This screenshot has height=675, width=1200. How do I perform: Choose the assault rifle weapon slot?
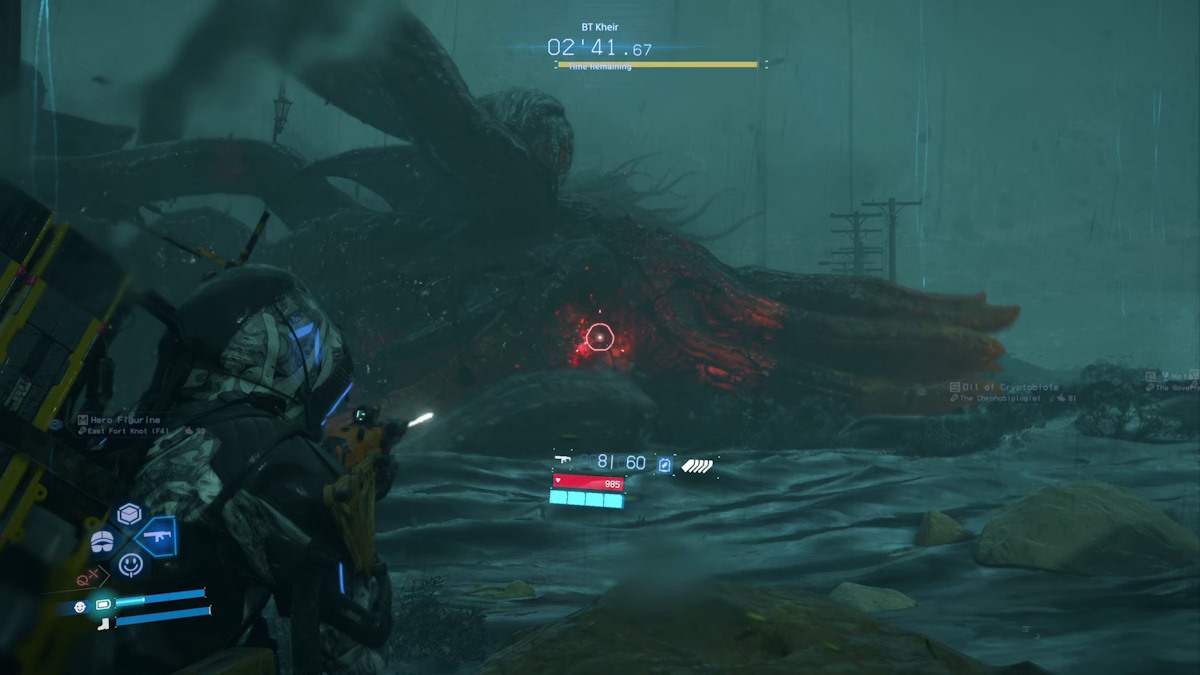(x=157, y=538)
